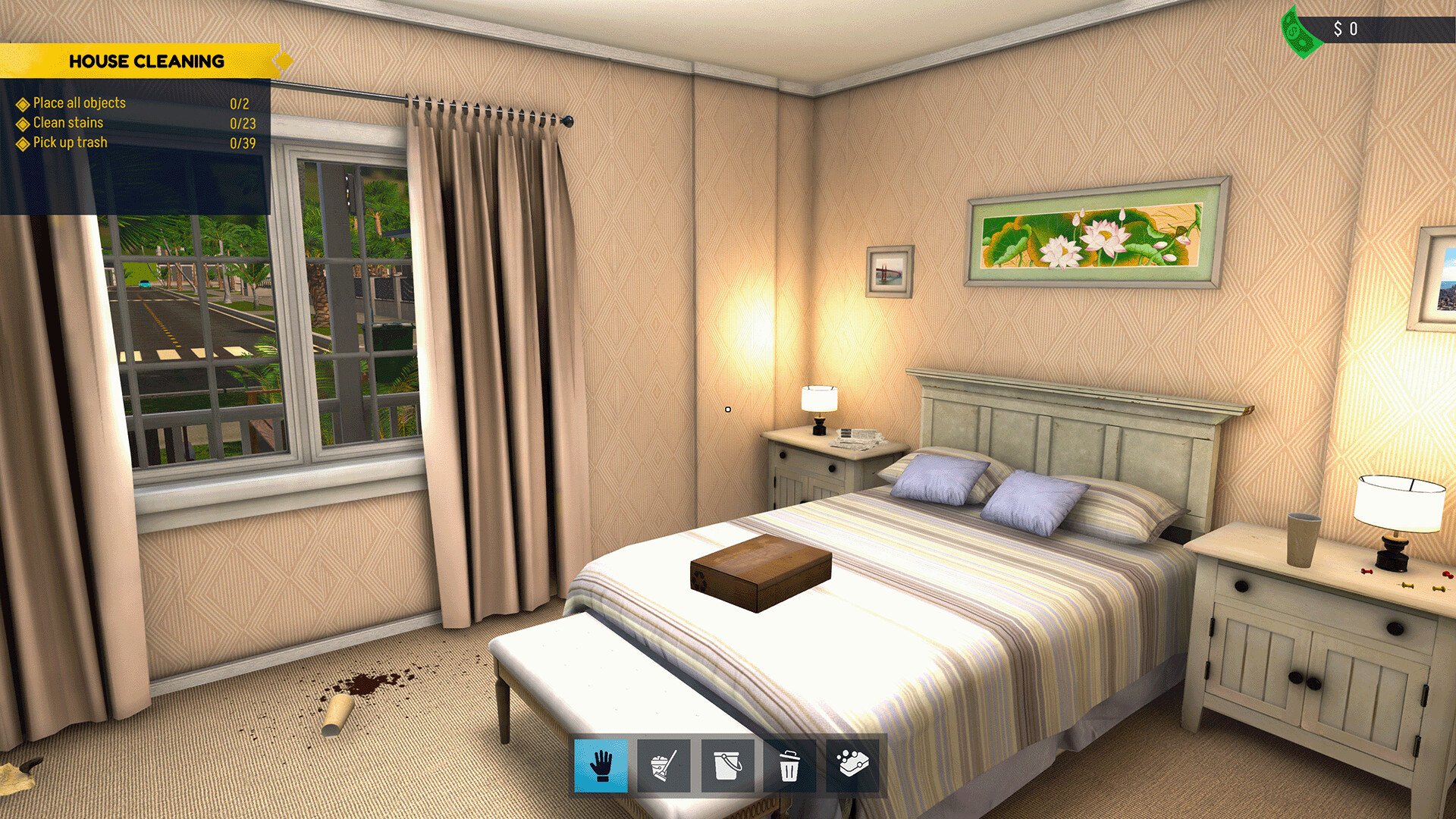Toggle the Clean stains objective marker
This screenshot has width=1456, height=819.
[x=22, y=122]
